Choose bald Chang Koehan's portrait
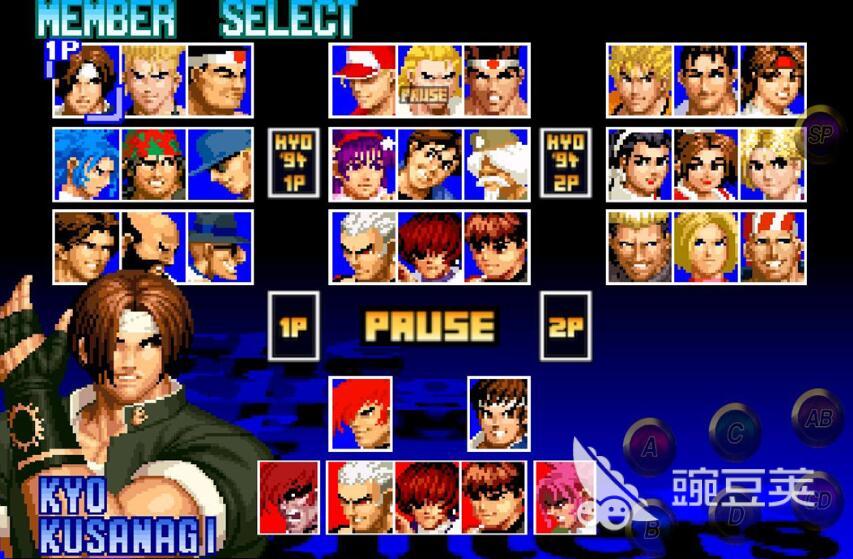The width and height of the screenshot is (853, 559). click(153, 246)
